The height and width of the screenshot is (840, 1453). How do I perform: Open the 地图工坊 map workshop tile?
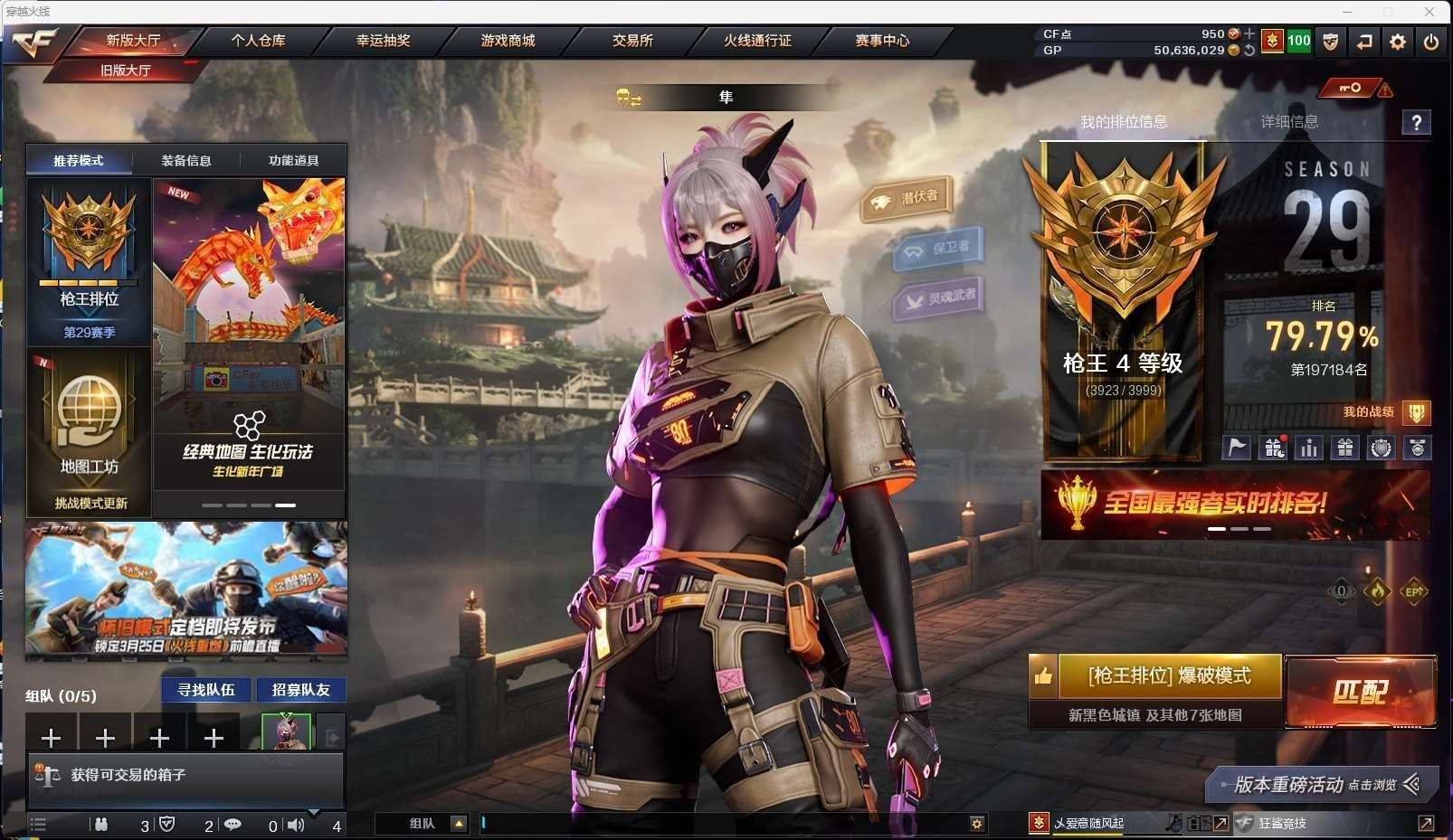89,432
